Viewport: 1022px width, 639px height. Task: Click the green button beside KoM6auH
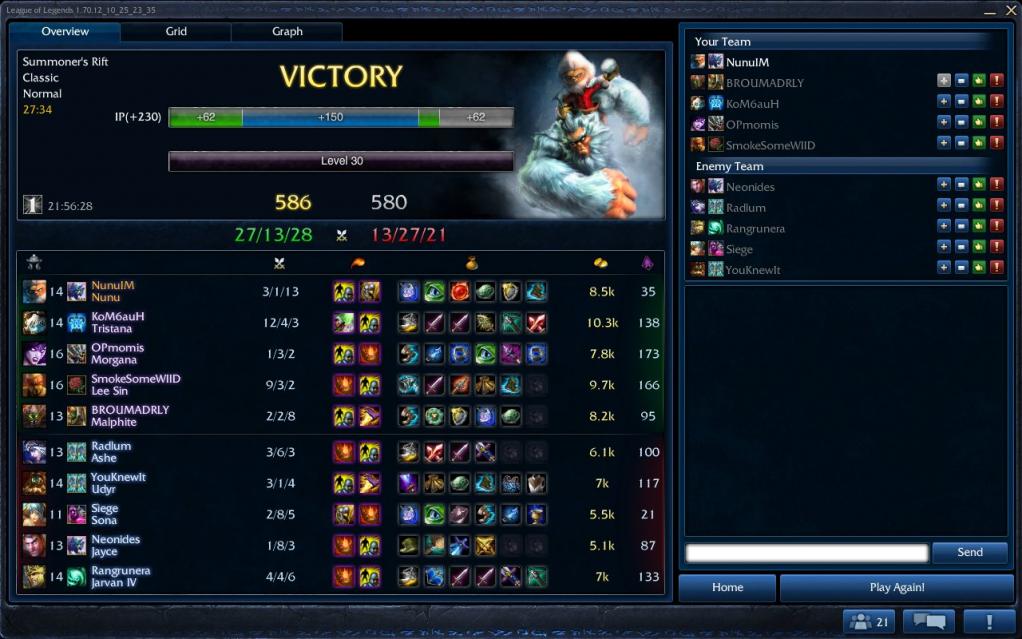coord(978,102)
